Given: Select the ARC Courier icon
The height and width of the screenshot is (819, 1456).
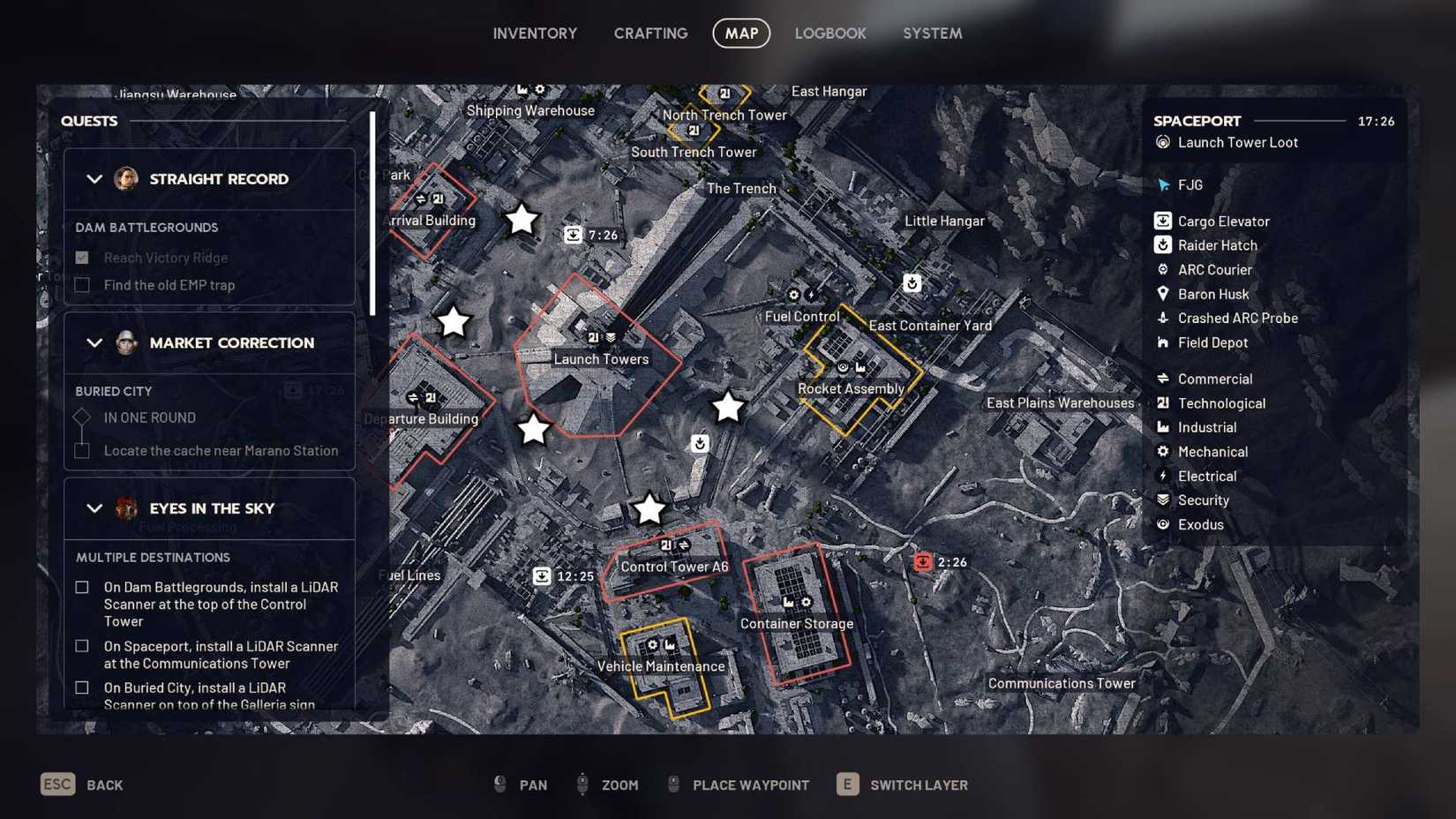Looking at the screenshot, I should pyautogui.click(x=1162, y=269).
